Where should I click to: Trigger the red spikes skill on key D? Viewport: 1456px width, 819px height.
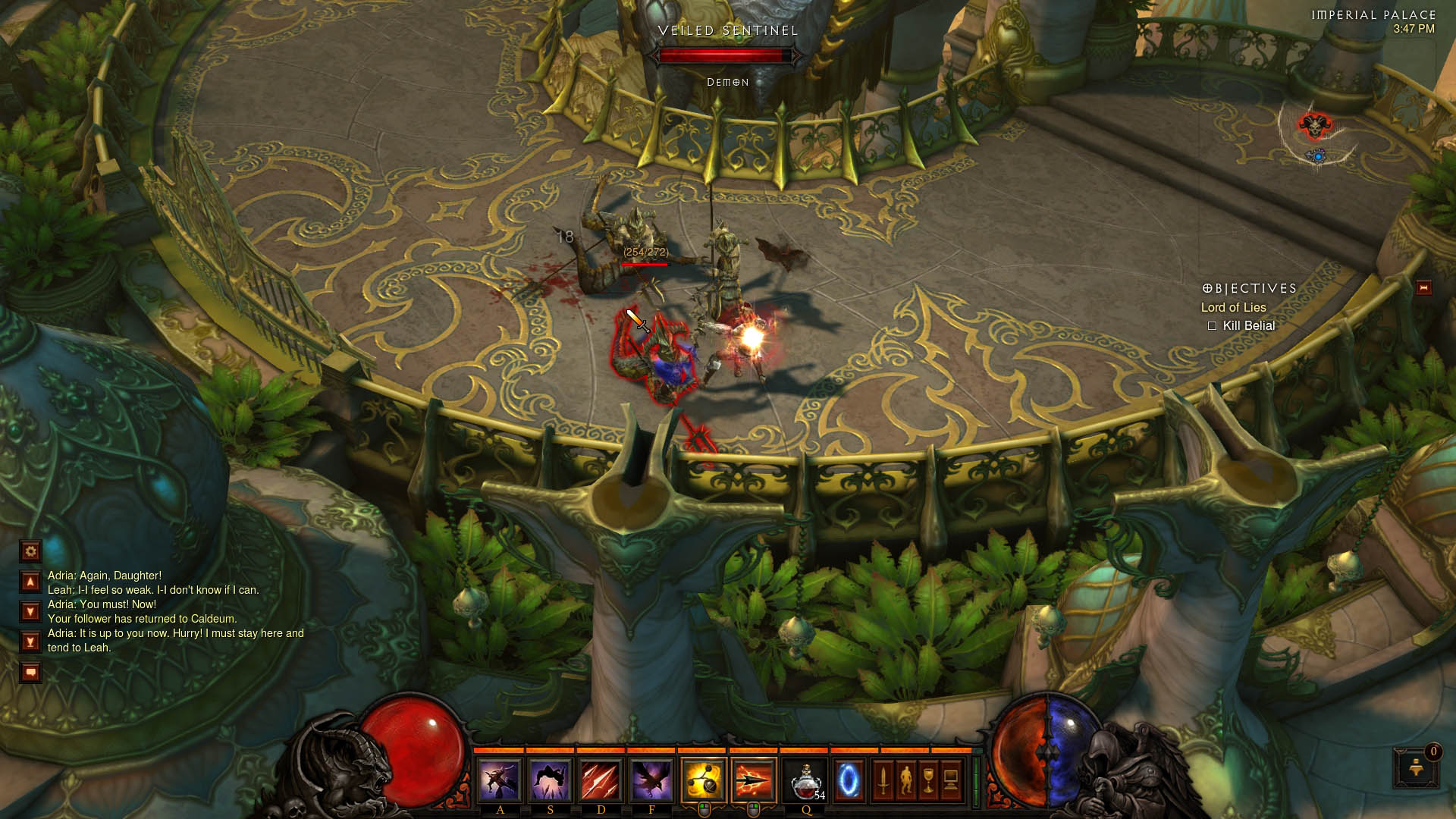tap(601, 780)
